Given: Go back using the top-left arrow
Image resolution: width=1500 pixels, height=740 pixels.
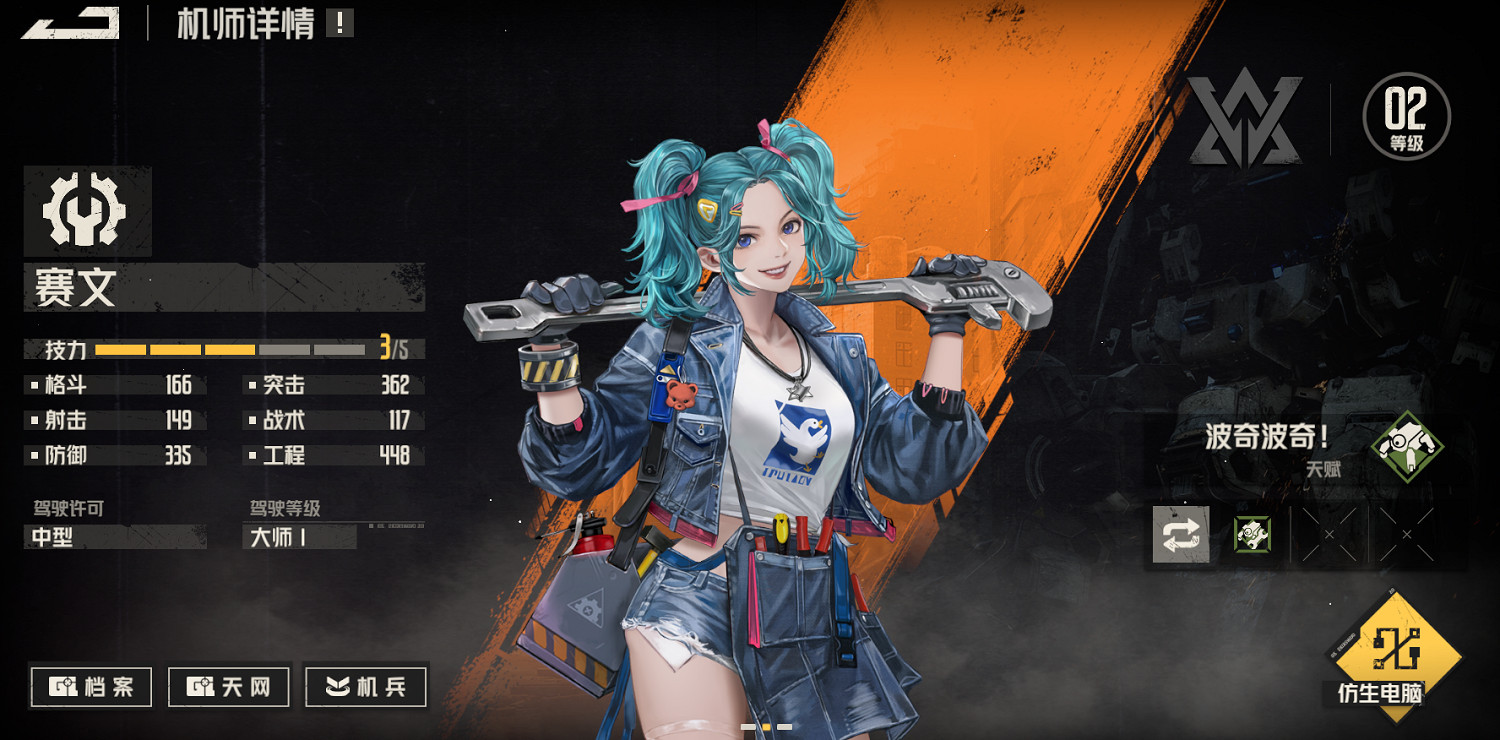Looking at the screenshot, I should [x=70, y=23].
